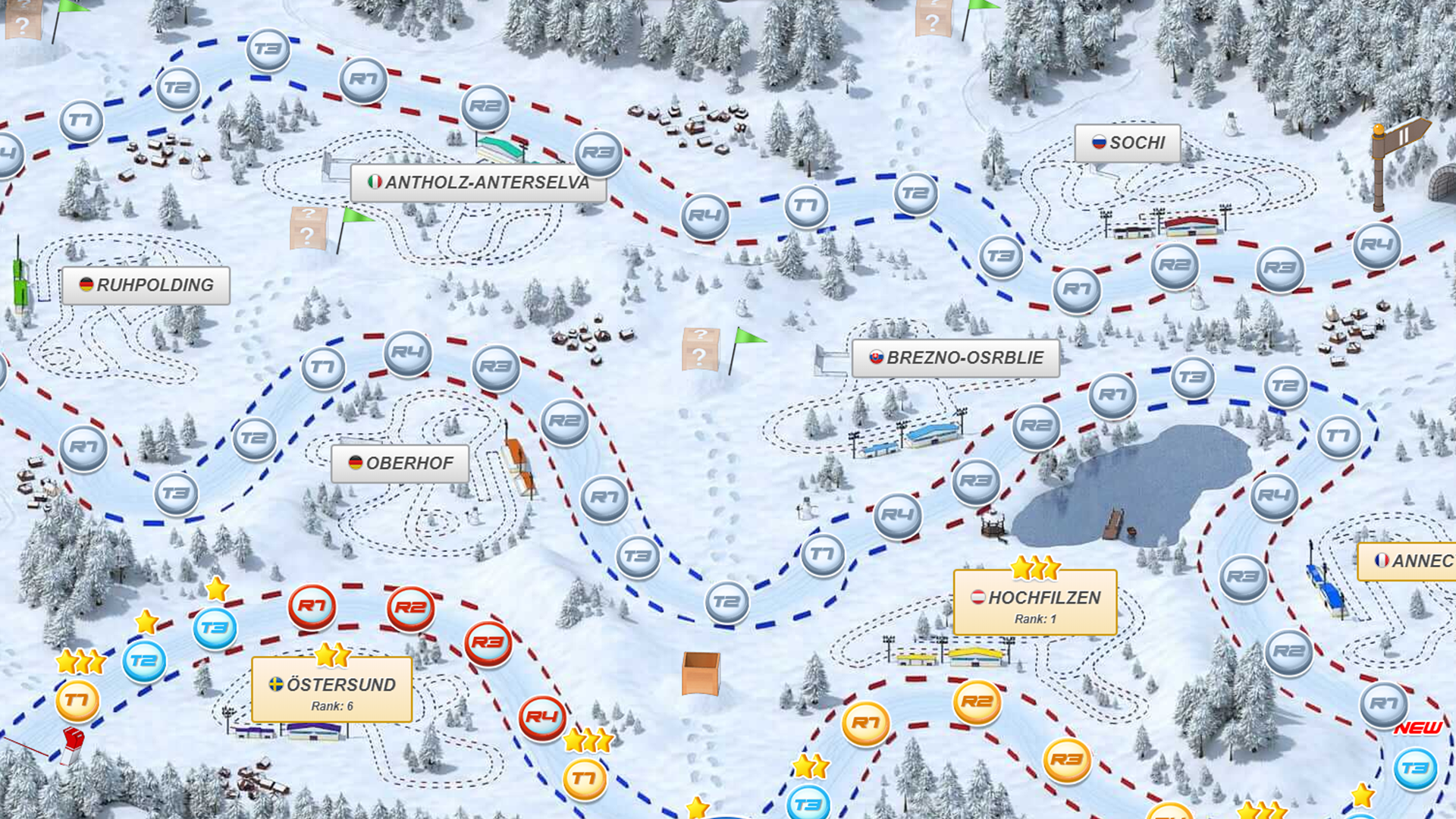Open the Hochfilzen Rank 1 location panel
Screen dimensions: 1456x819
click(1034, 603)
